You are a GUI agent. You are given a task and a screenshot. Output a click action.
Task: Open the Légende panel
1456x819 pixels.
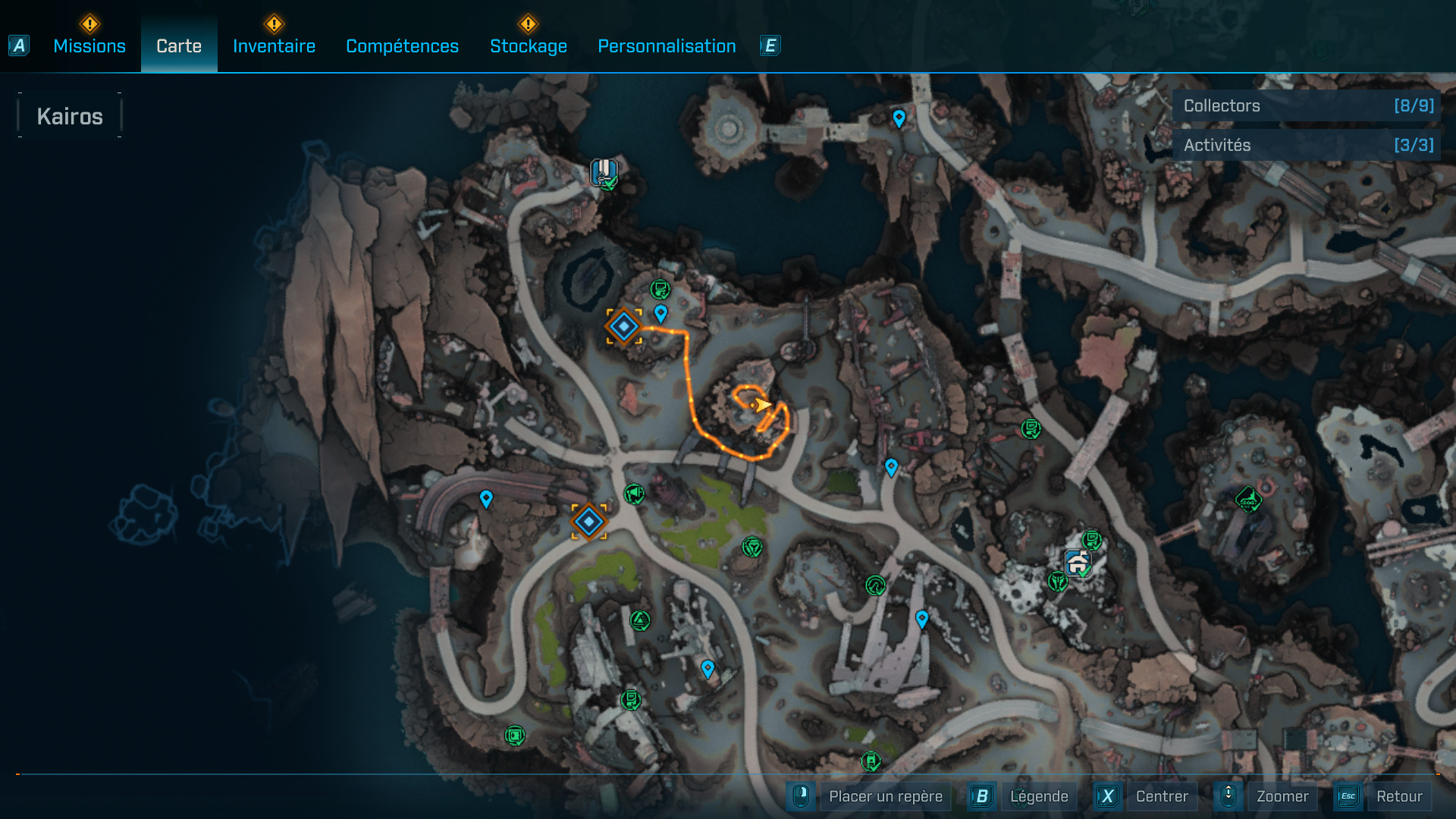1040,796
